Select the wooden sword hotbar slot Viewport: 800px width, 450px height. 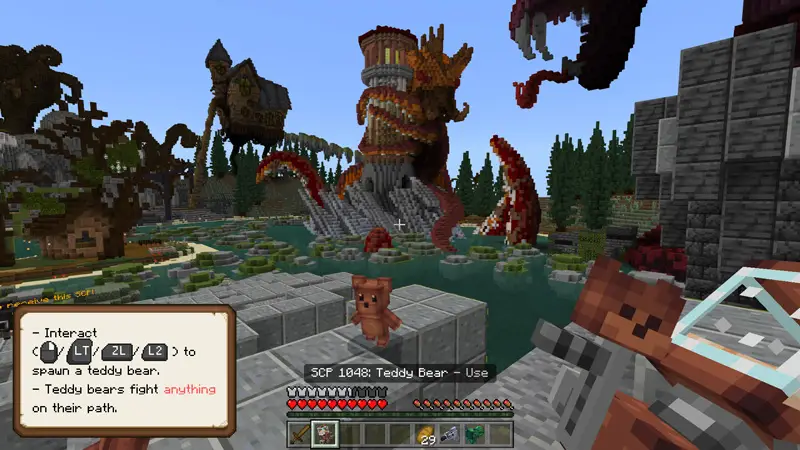pos(300,433)
